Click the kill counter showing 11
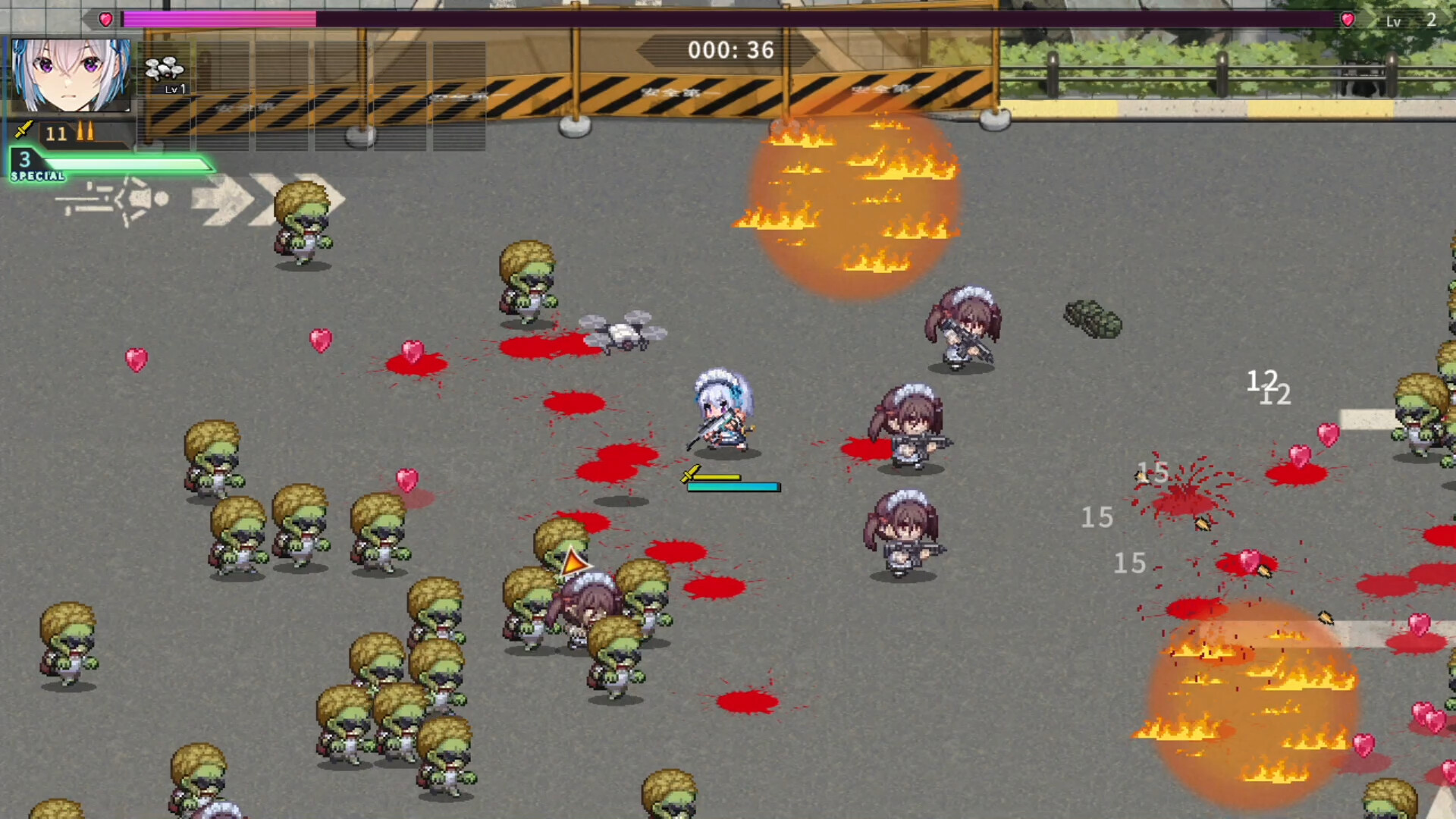 56,134
